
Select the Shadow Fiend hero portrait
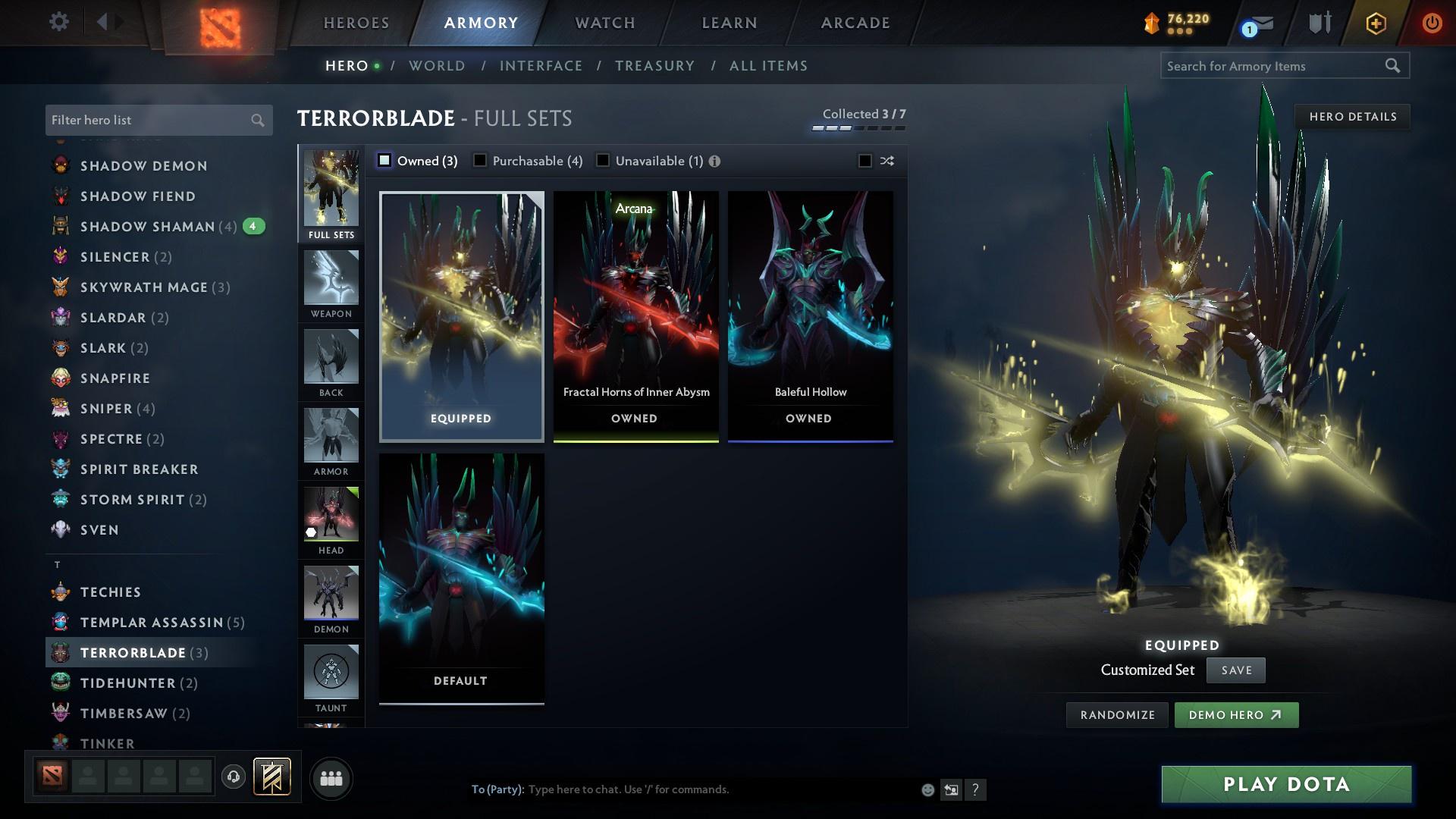(x=60, y=196)
